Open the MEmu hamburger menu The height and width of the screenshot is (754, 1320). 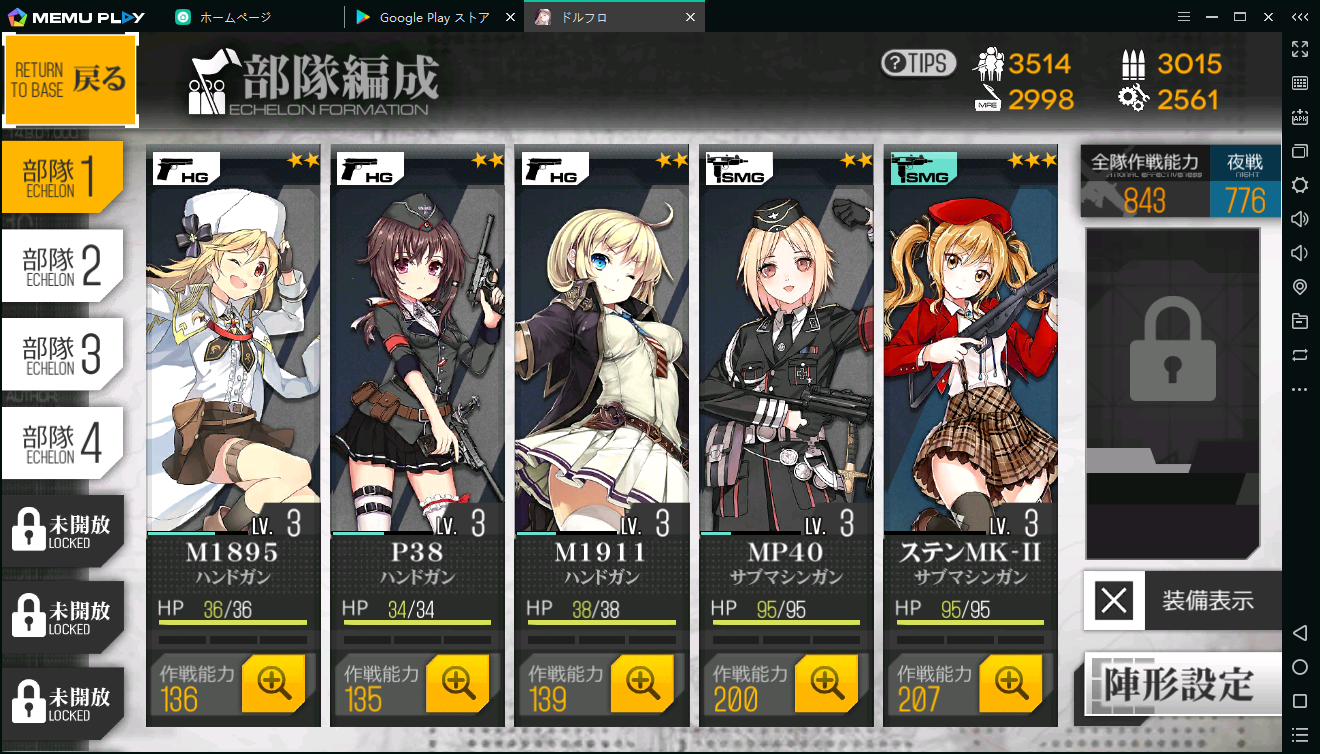click(x=1184, y=17)
